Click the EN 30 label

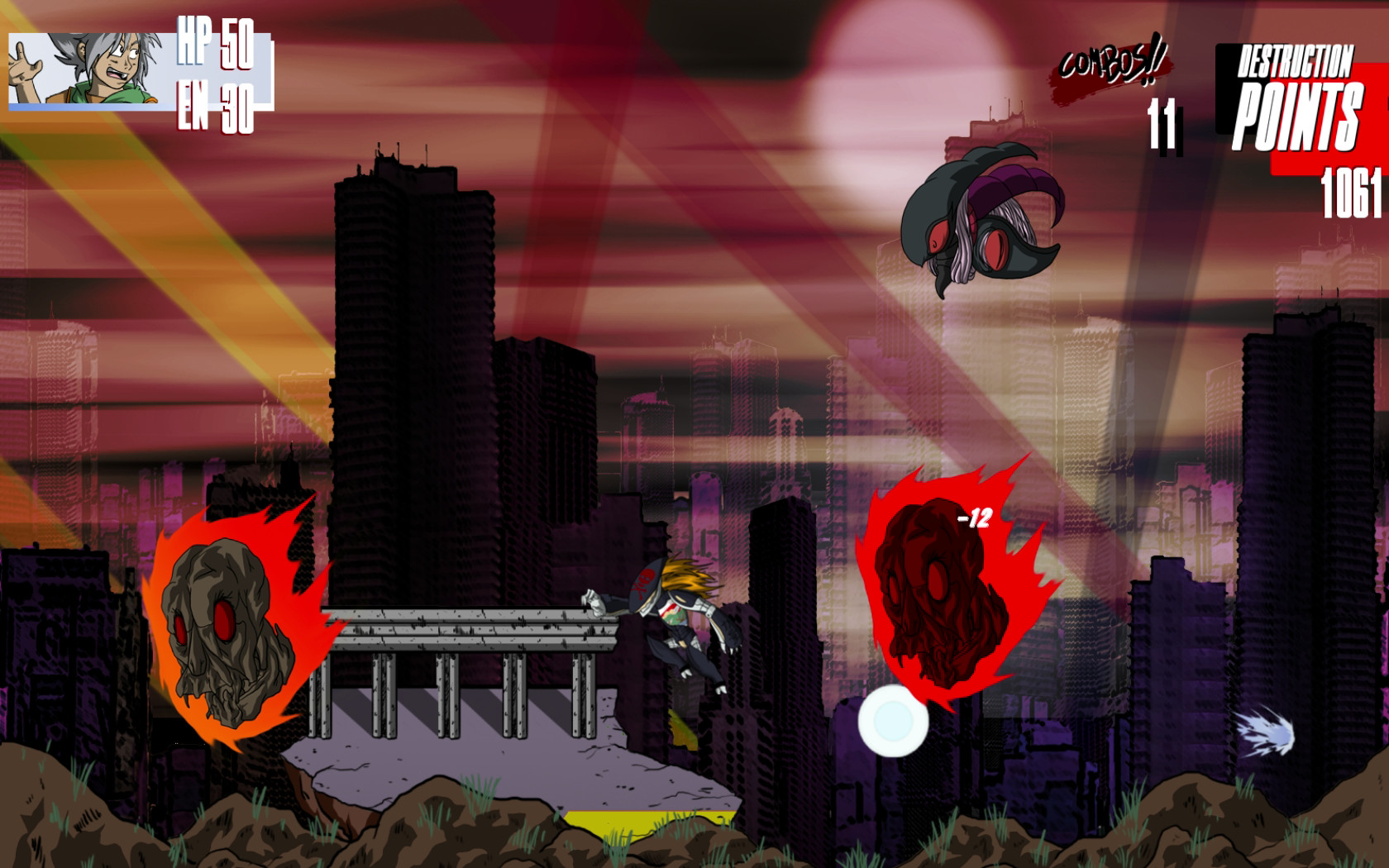pyautogui.click(x=213, y=106)
